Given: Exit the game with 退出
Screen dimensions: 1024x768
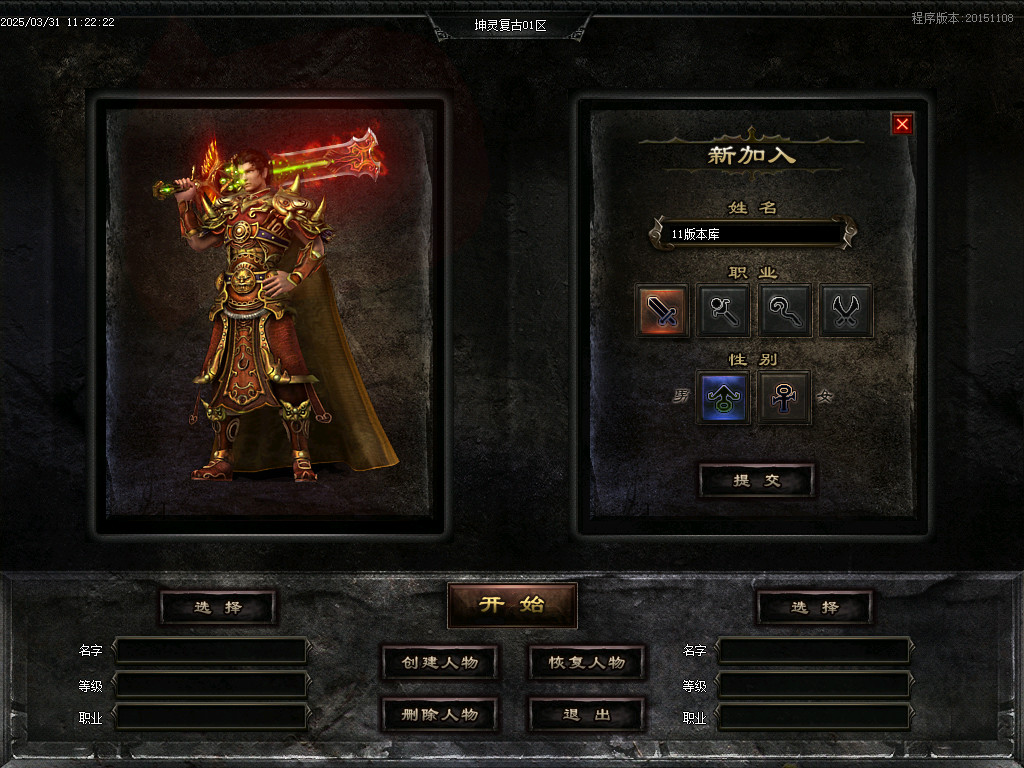Looking at the screenshot, I should pos(586,714).
